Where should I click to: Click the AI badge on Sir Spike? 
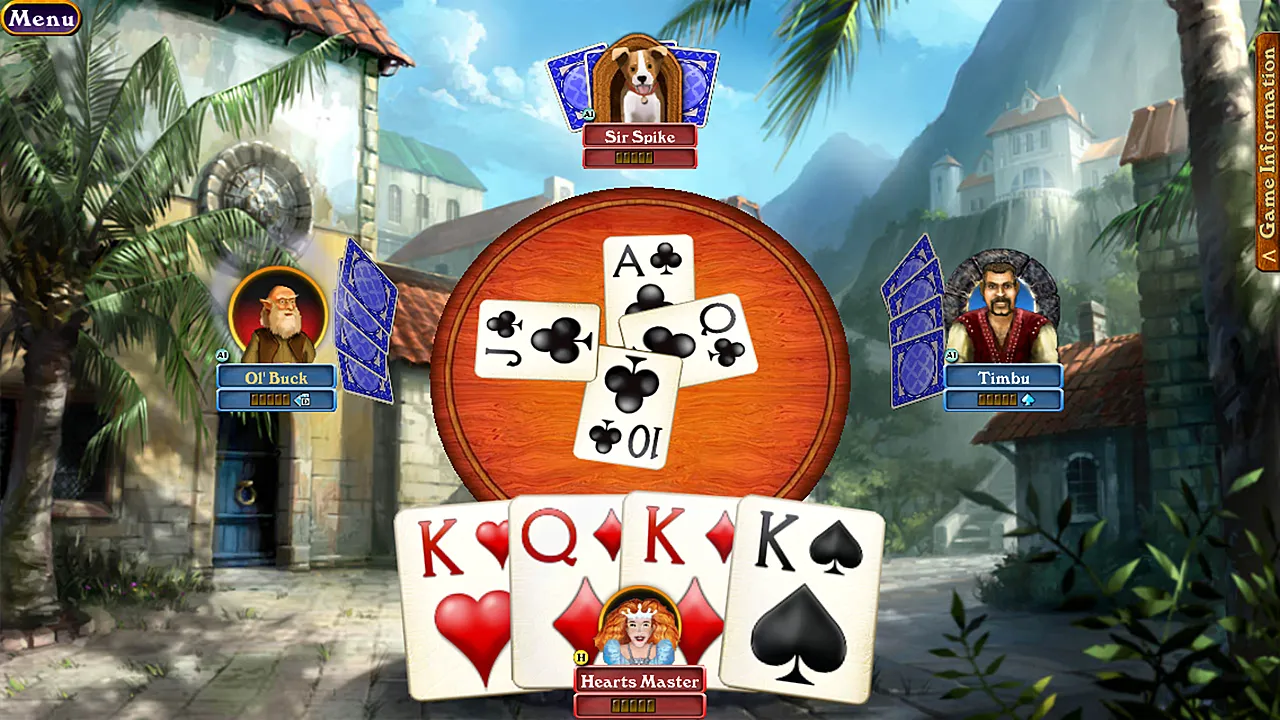coord(588,114)
